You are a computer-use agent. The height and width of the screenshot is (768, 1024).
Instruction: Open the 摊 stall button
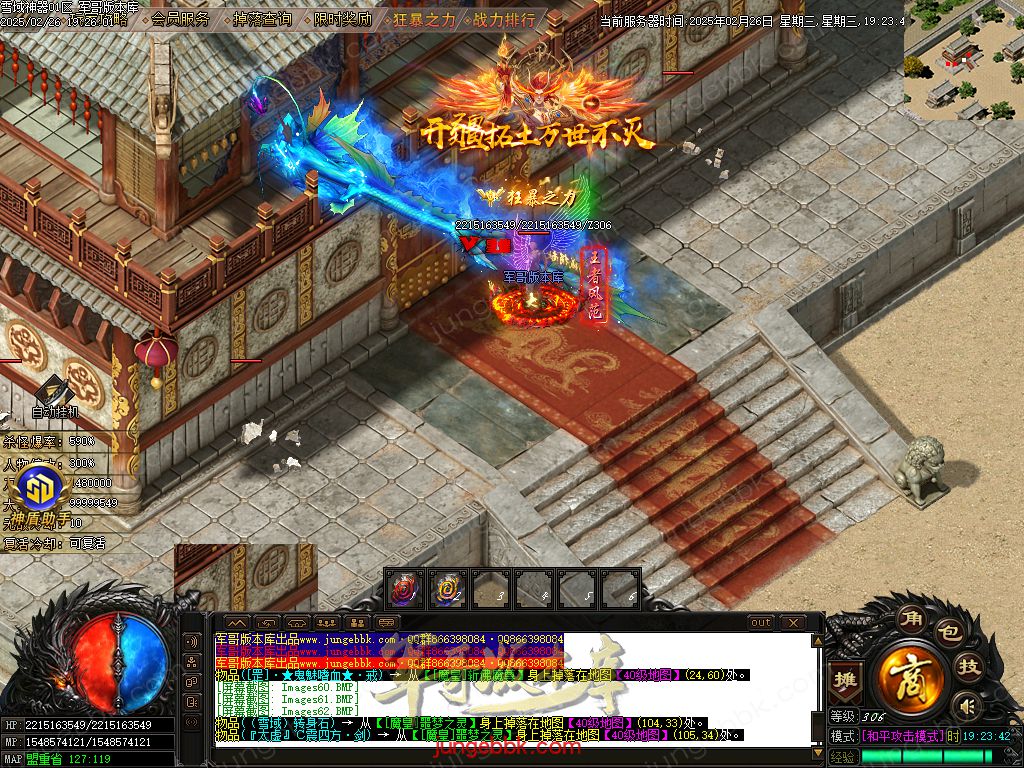click(846, 677)
